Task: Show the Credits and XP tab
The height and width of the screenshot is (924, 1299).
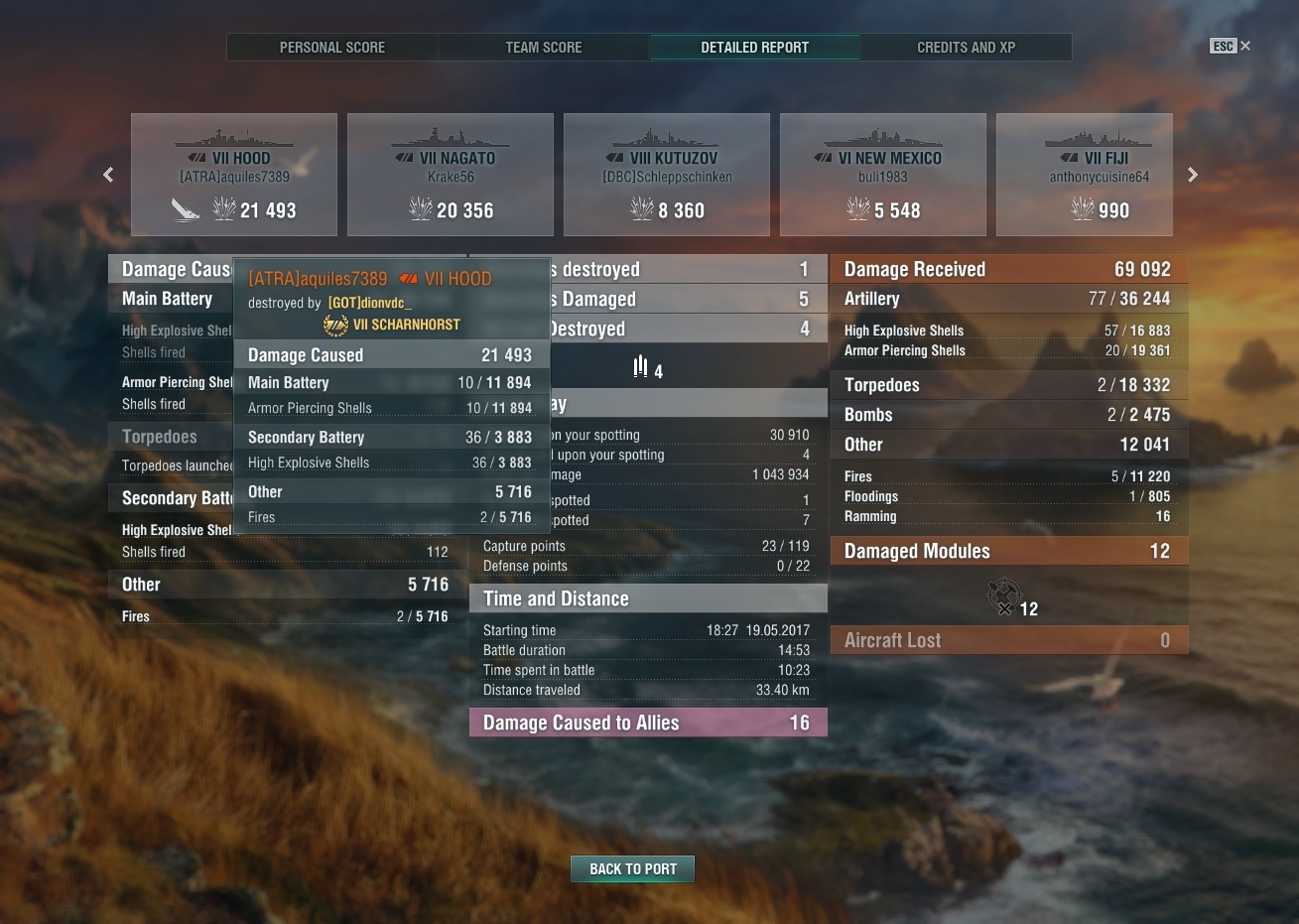Action: click(x=966, y=48)
